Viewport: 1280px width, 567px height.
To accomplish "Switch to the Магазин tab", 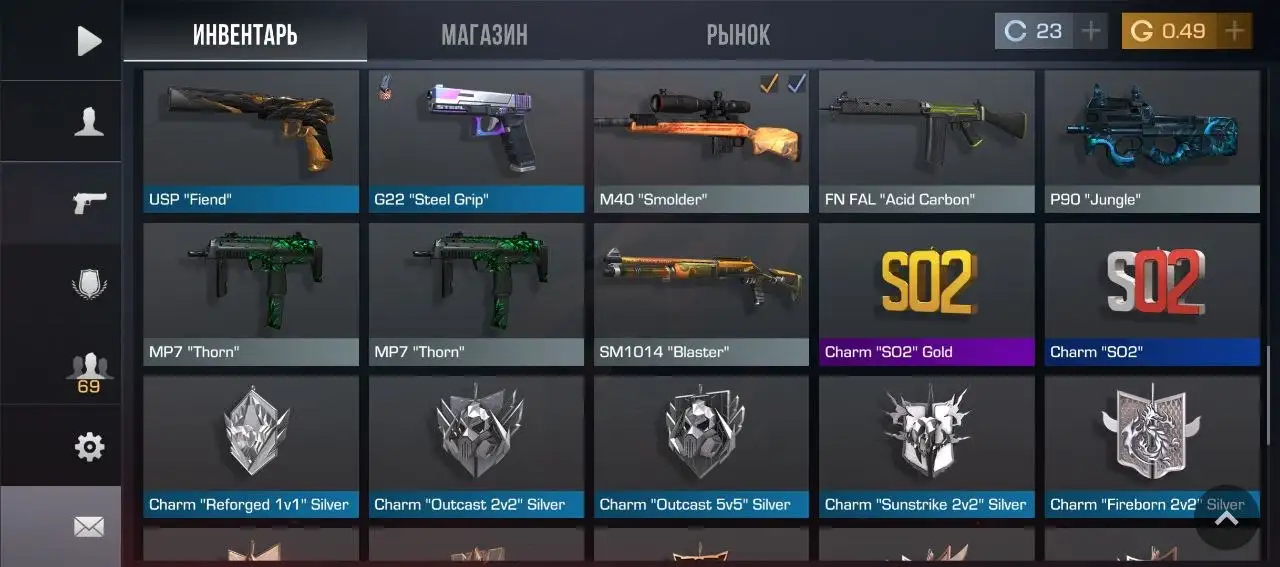I will pyautogui.click(x=484, y=35).
